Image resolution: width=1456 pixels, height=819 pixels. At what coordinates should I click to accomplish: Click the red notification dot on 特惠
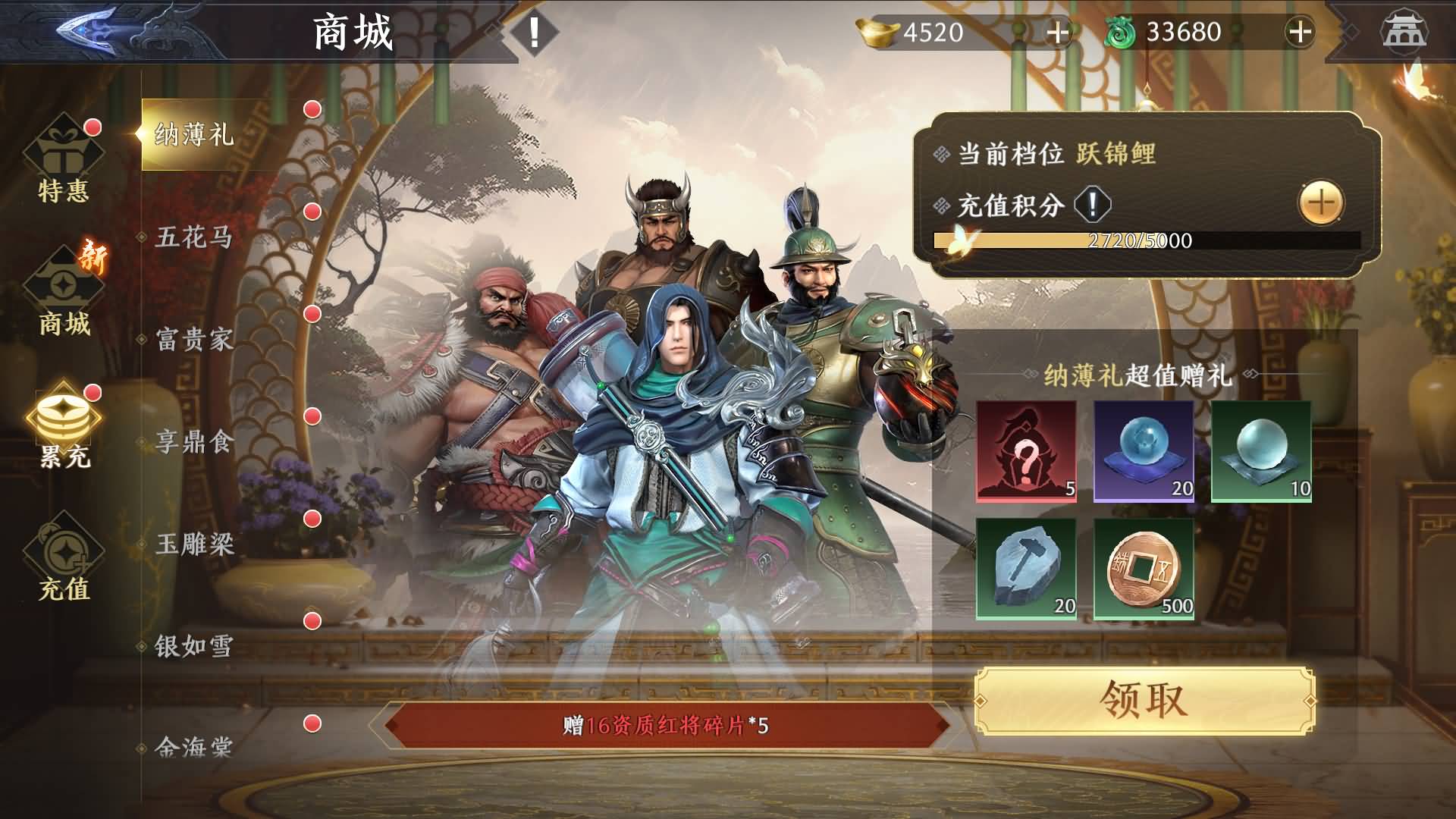point(93,127)
